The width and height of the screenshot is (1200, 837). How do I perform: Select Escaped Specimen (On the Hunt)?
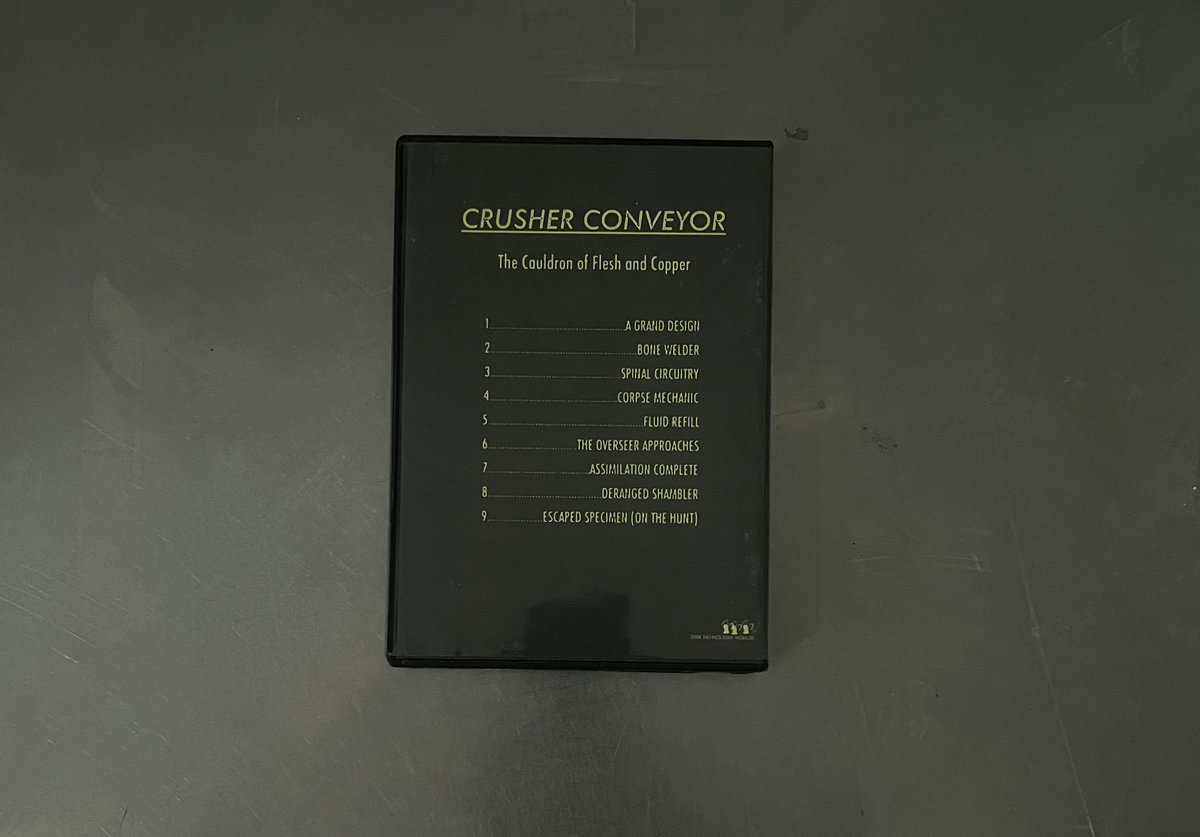[x=620, y=518]
